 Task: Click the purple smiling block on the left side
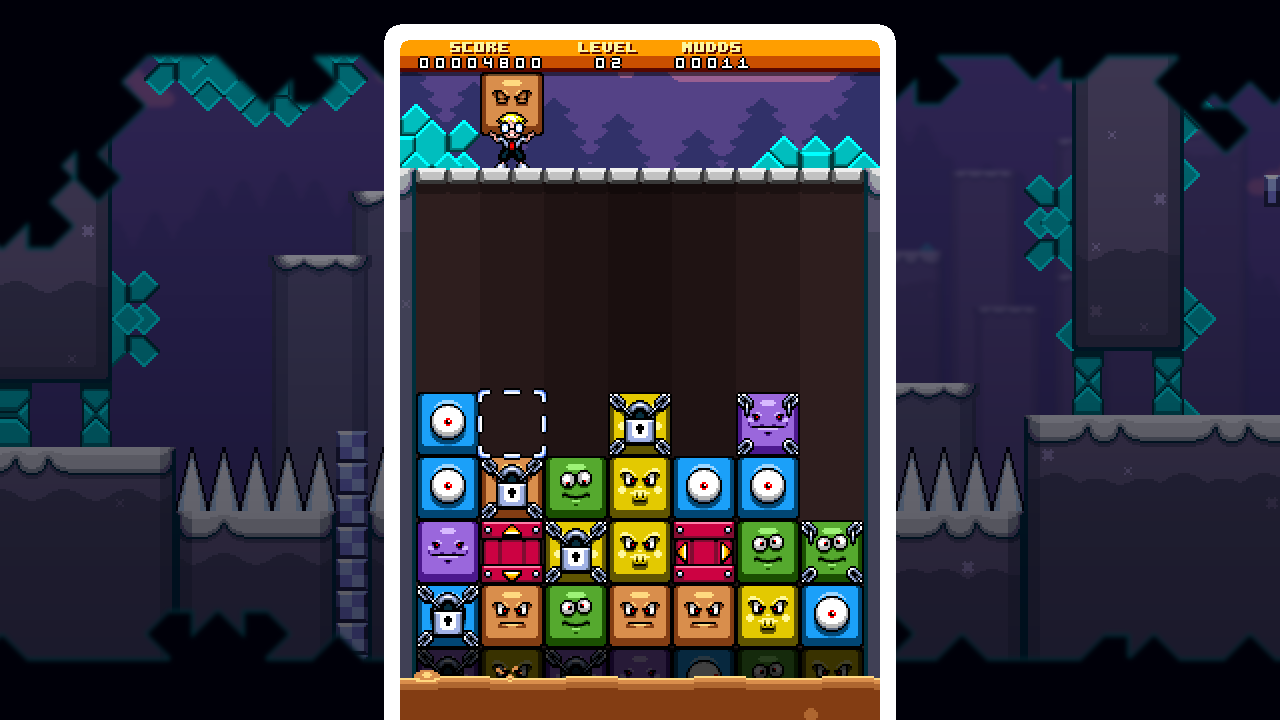[x=447, y=550]
